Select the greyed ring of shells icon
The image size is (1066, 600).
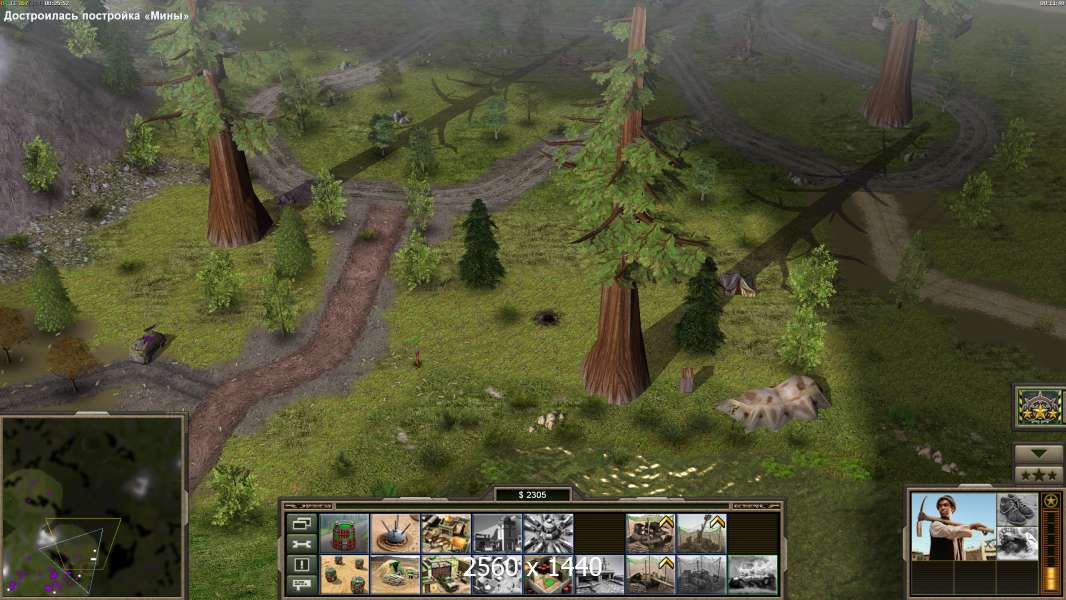click(548, 533)
